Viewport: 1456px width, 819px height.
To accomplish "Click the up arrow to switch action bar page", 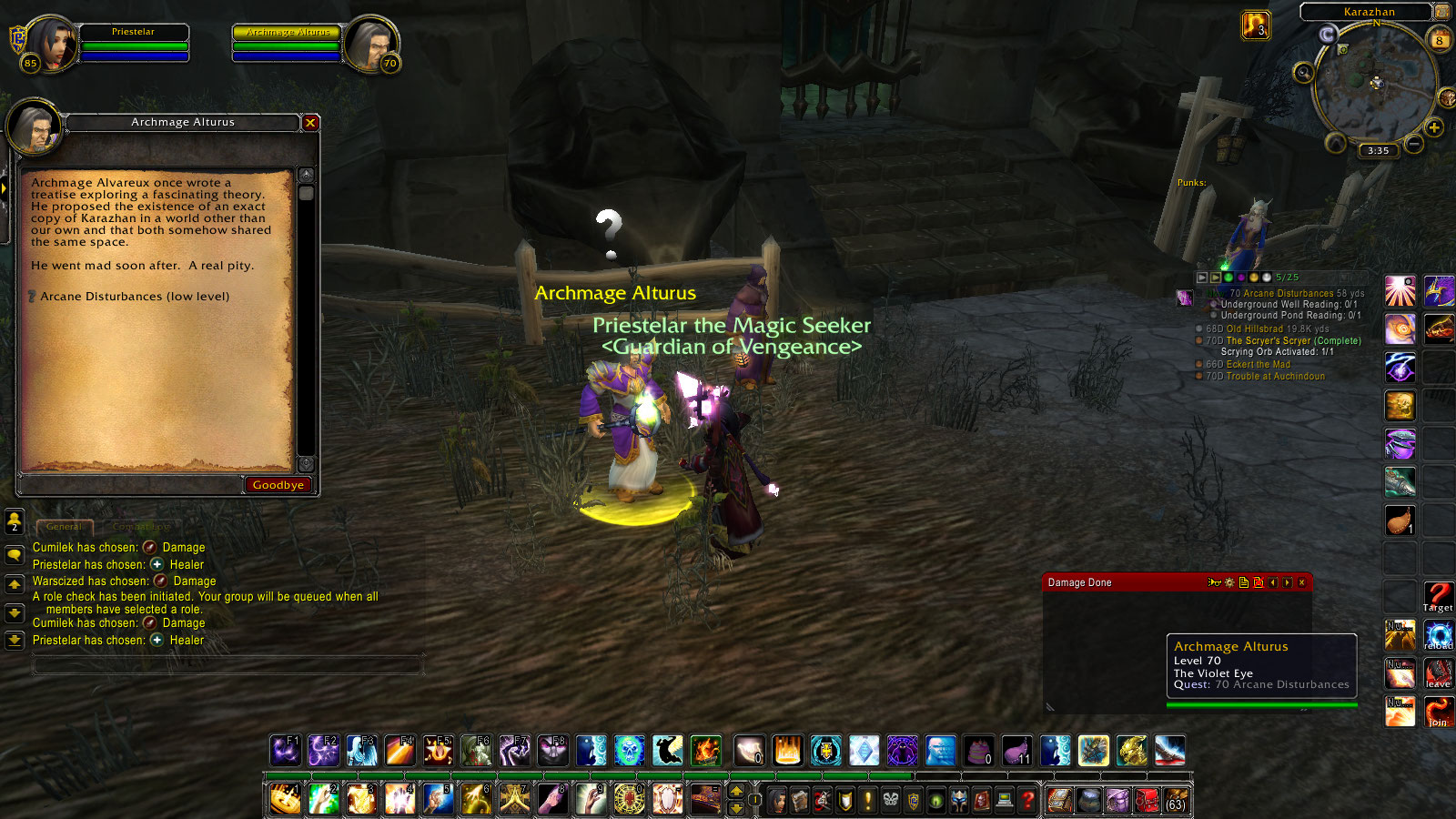I will pos(736,792).
